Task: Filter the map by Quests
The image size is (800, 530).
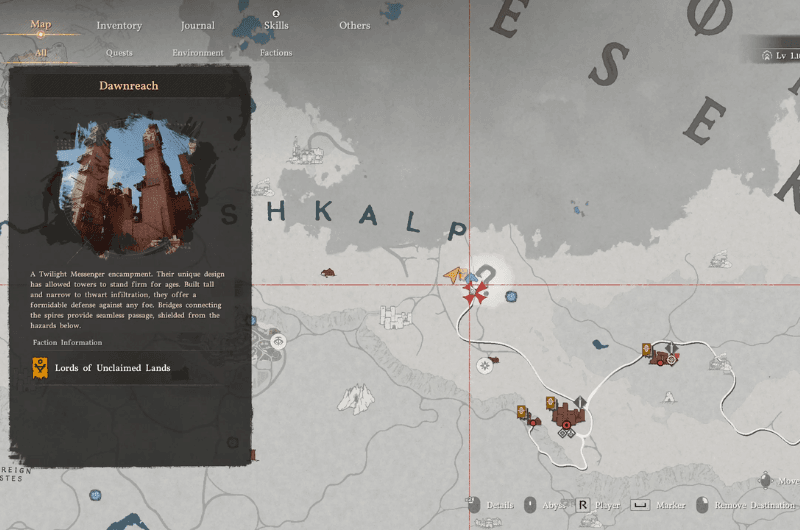Action: [119, 52]
